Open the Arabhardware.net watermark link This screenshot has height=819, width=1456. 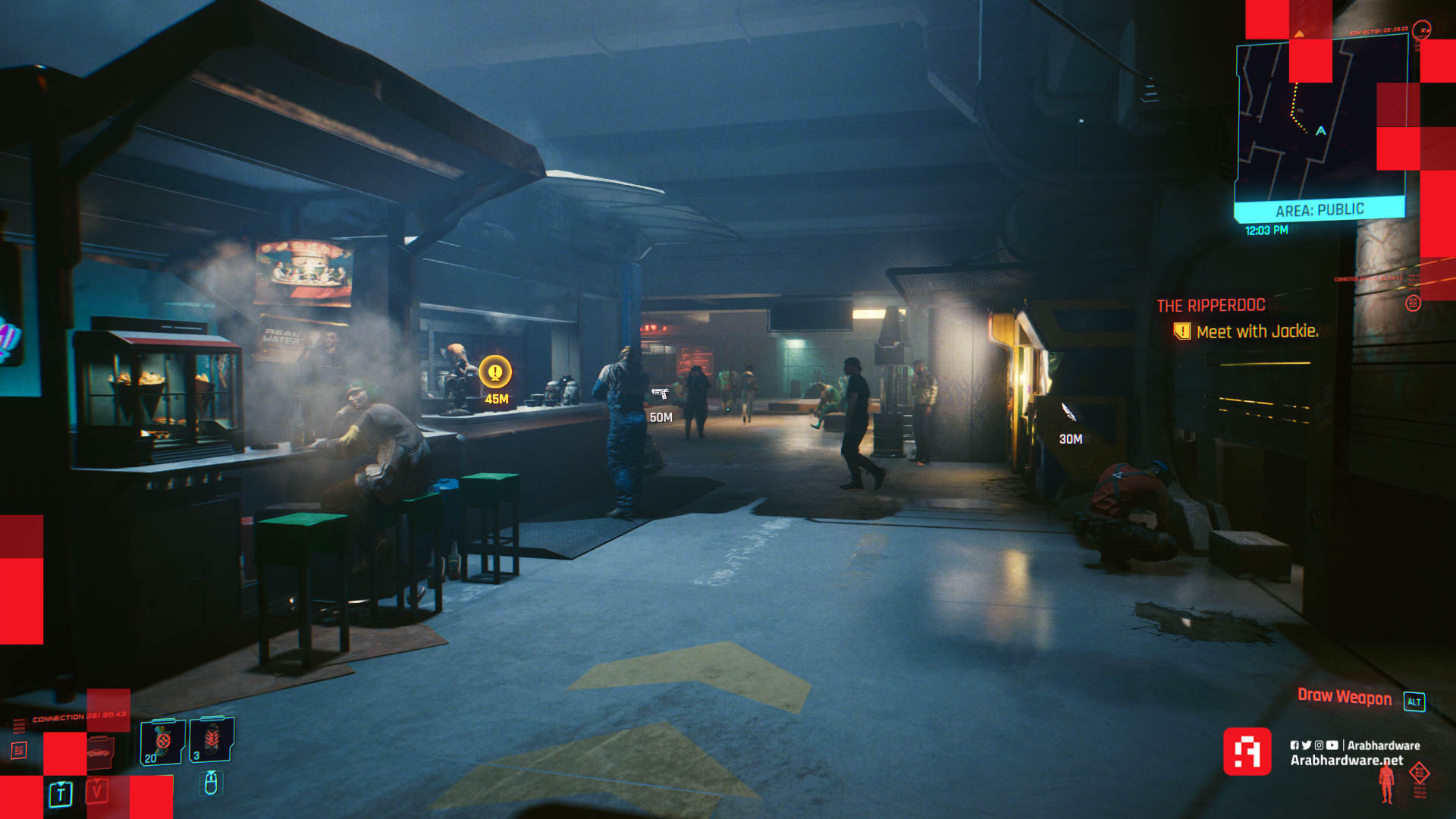(x=1347, y=761)
